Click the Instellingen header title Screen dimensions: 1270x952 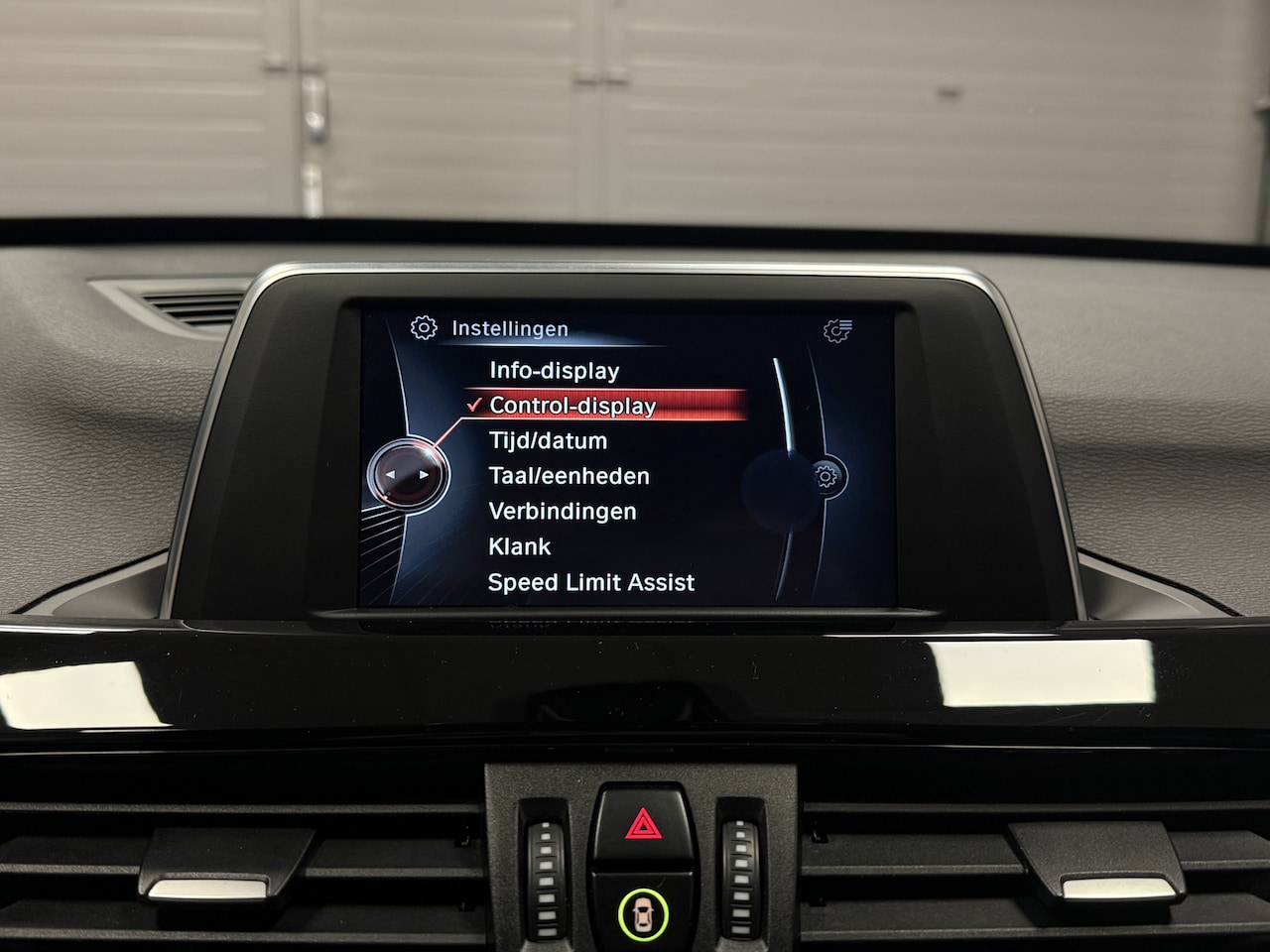coord(509,328)
